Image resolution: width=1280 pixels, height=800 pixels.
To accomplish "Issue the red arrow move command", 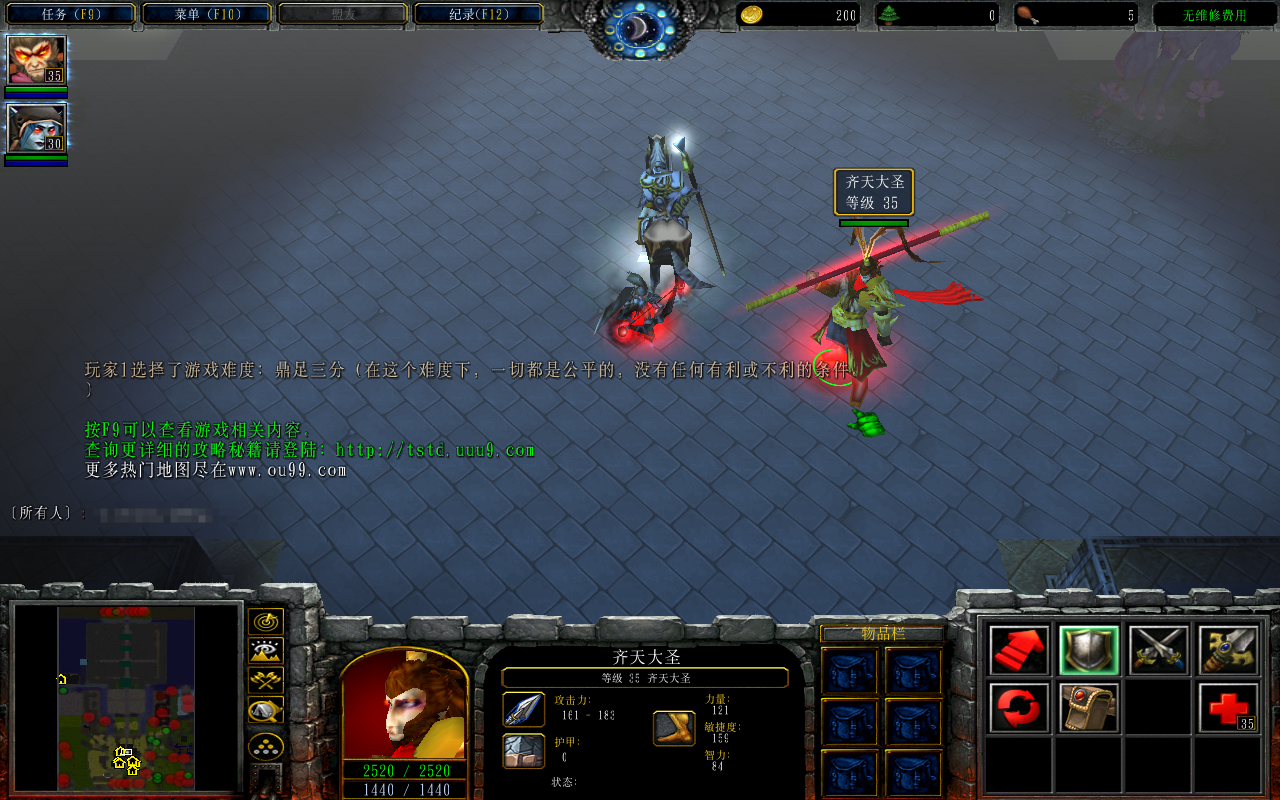I will tap(1019, 651).
